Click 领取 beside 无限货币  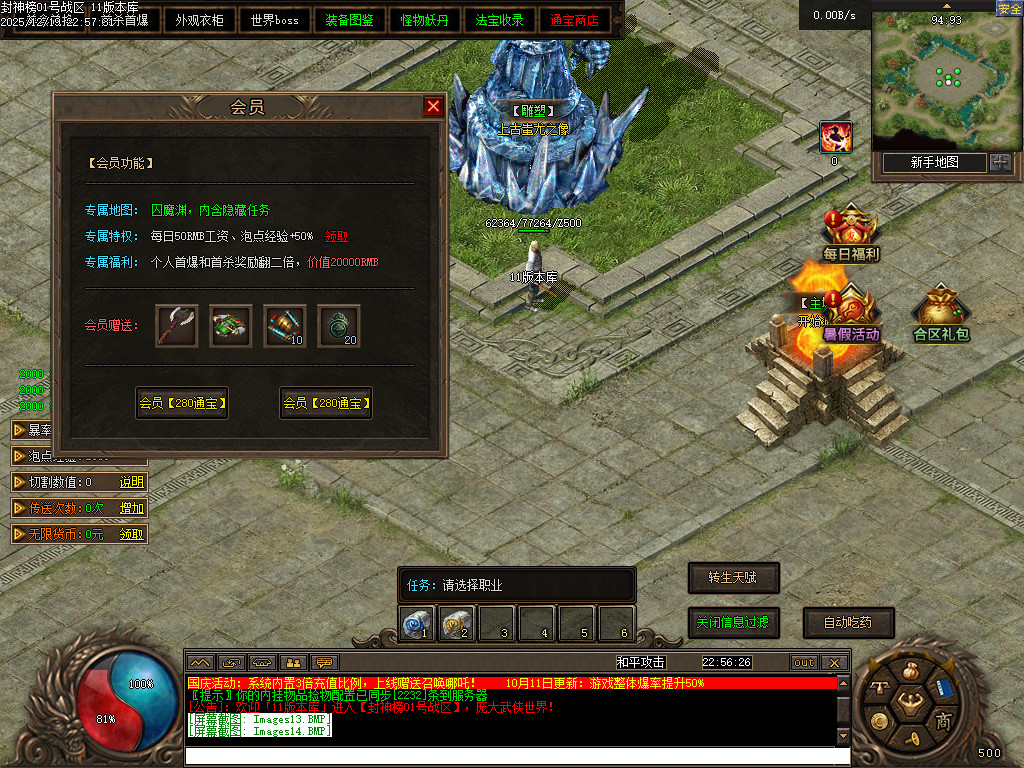pyautogui.click(x=132, y=534)
